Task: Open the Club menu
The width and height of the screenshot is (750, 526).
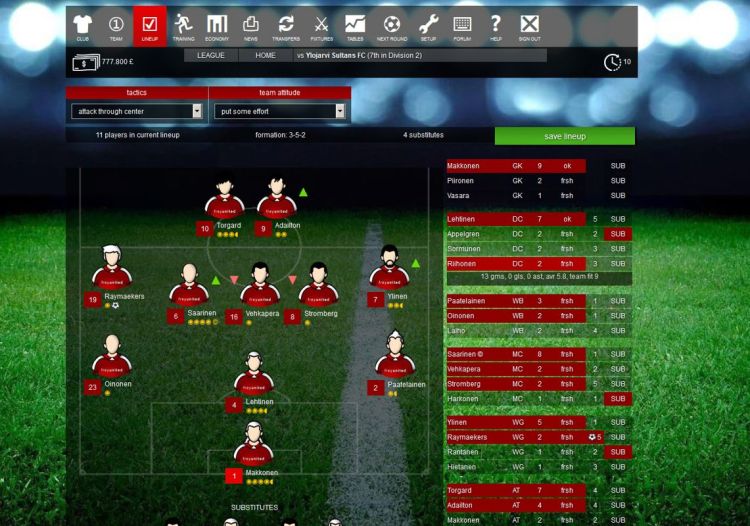Action: (83, 26)
